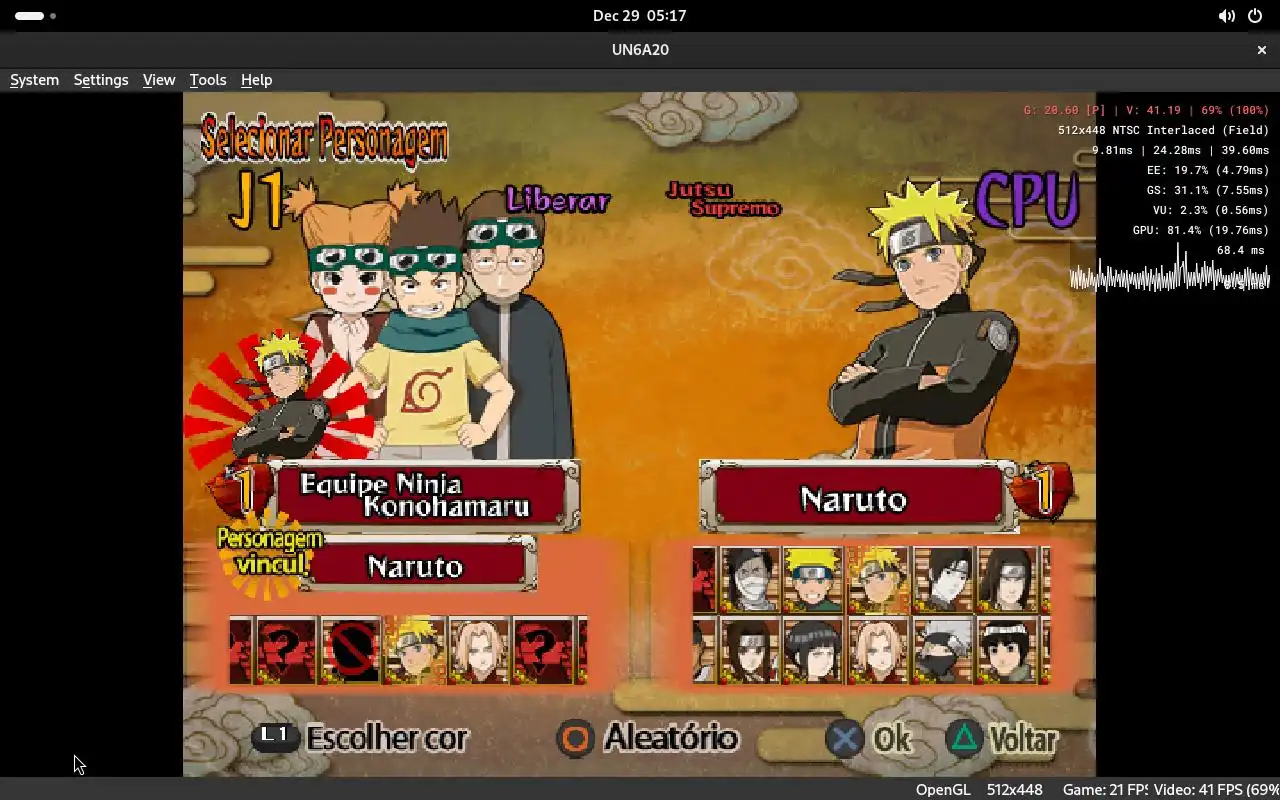This screenshot has height=800, width=1280.
Task: Choose grinning young Naruto in the CPU roster
Action: coord(814,580)
